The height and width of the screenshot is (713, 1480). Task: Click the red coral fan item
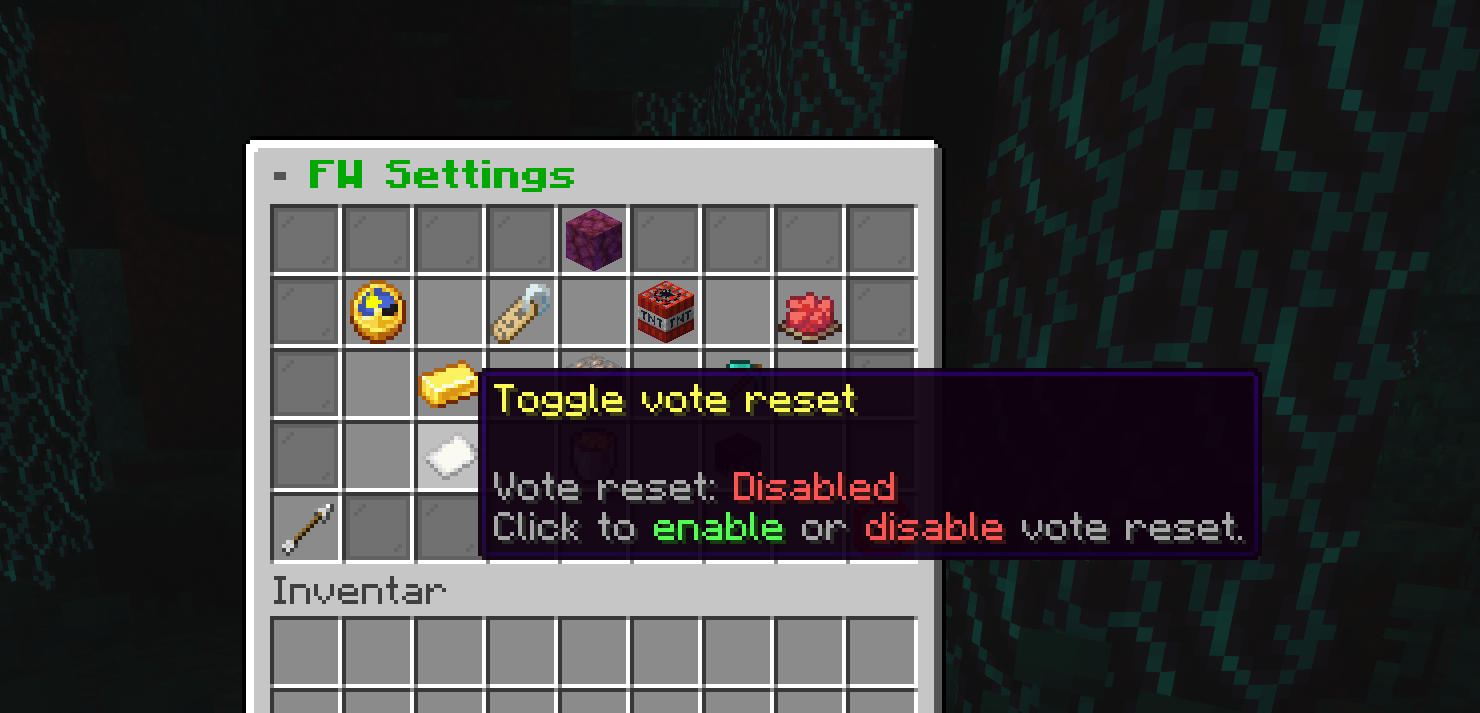[x=809, y=314]
